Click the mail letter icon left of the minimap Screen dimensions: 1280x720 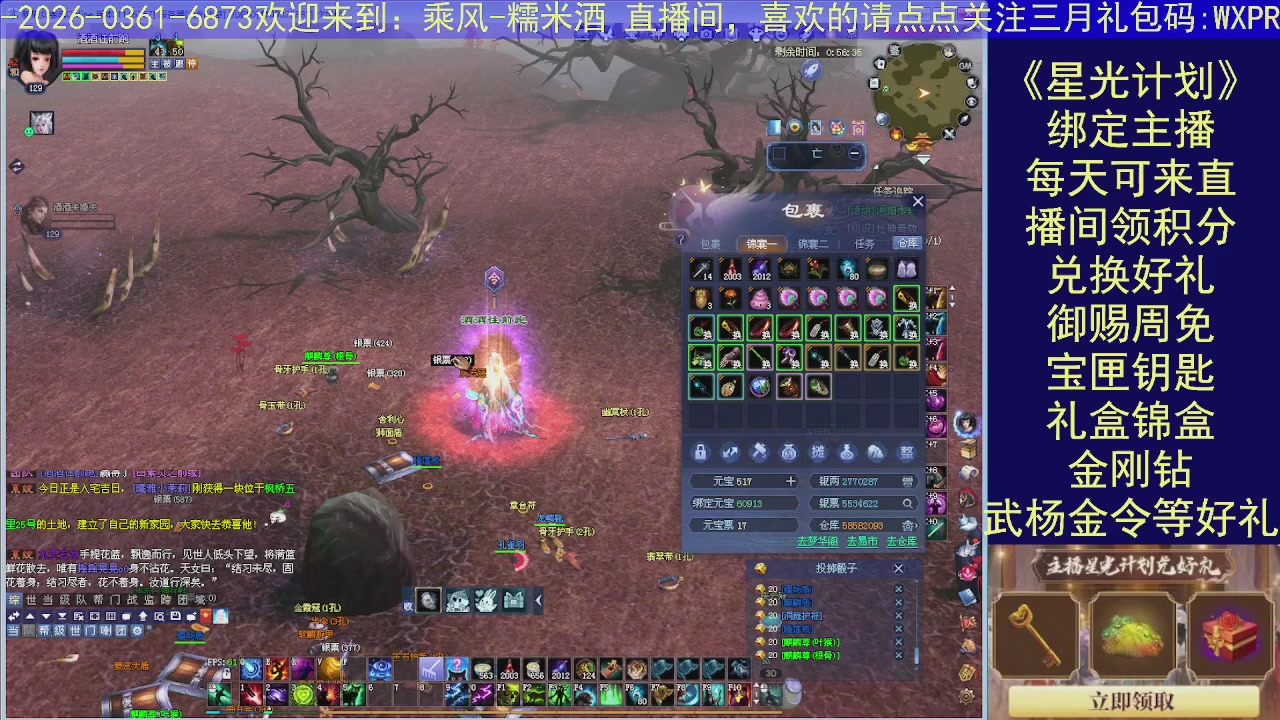[x=874, y=84]
